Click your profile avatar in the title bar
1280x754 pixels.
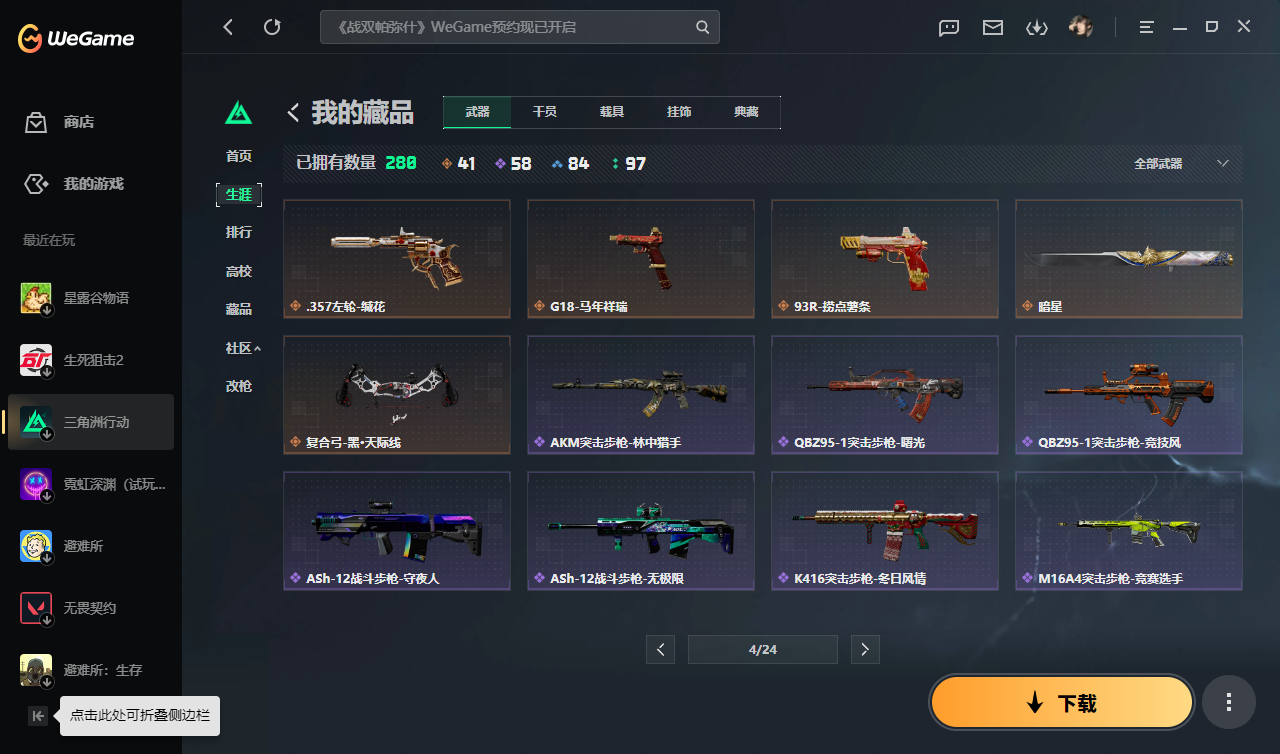pyautogui.click(x=1081, y=26)
